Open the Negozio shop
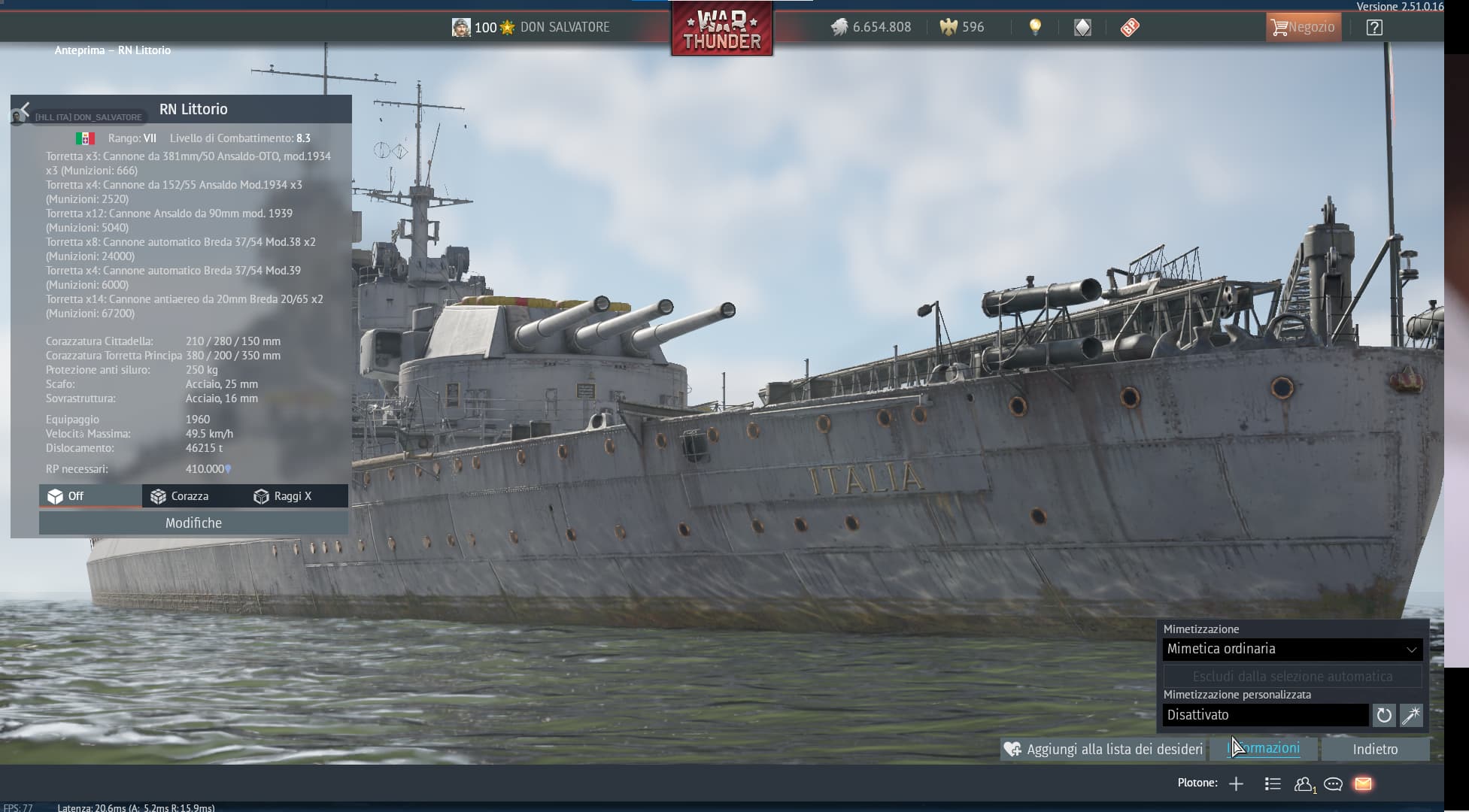Screen dimensions: 1469x812 pyautogui.click(x=1303, y=28)
